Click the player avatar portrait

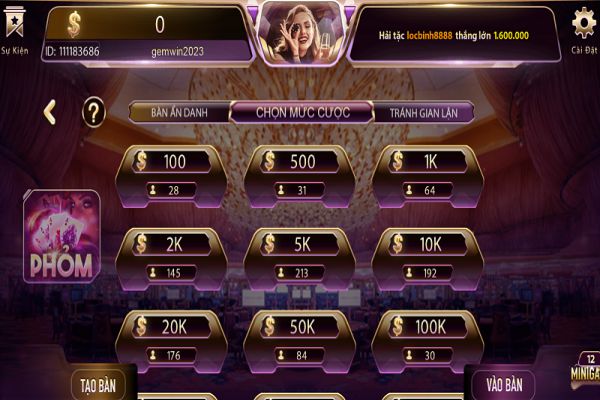tap(300, 32)
